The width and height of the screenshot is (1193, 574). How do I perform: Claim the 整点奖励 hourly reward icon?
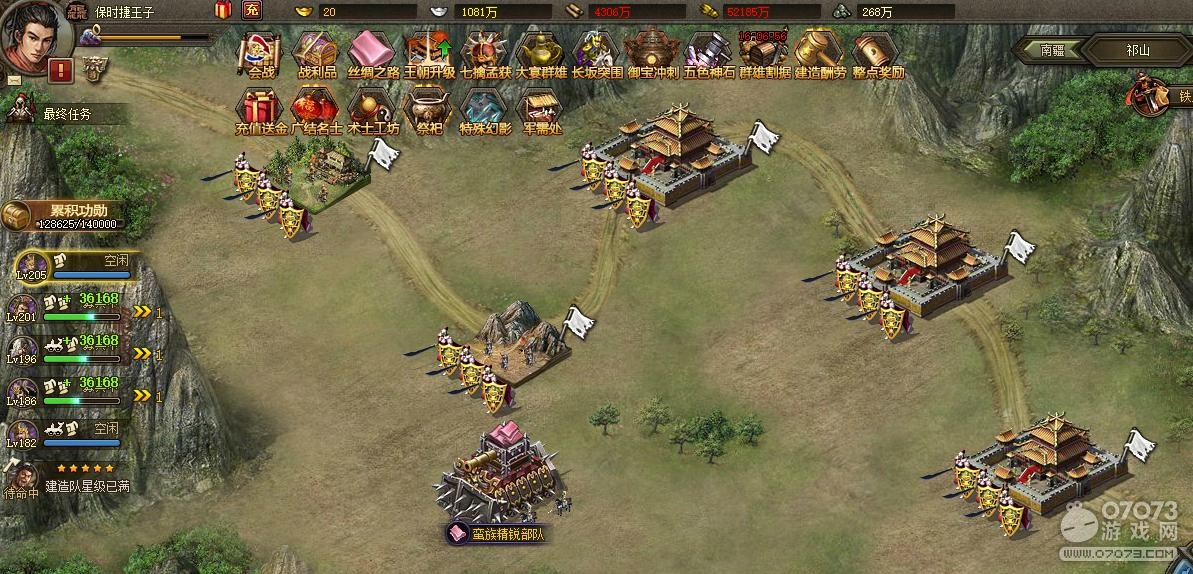(x=877, y=50)
